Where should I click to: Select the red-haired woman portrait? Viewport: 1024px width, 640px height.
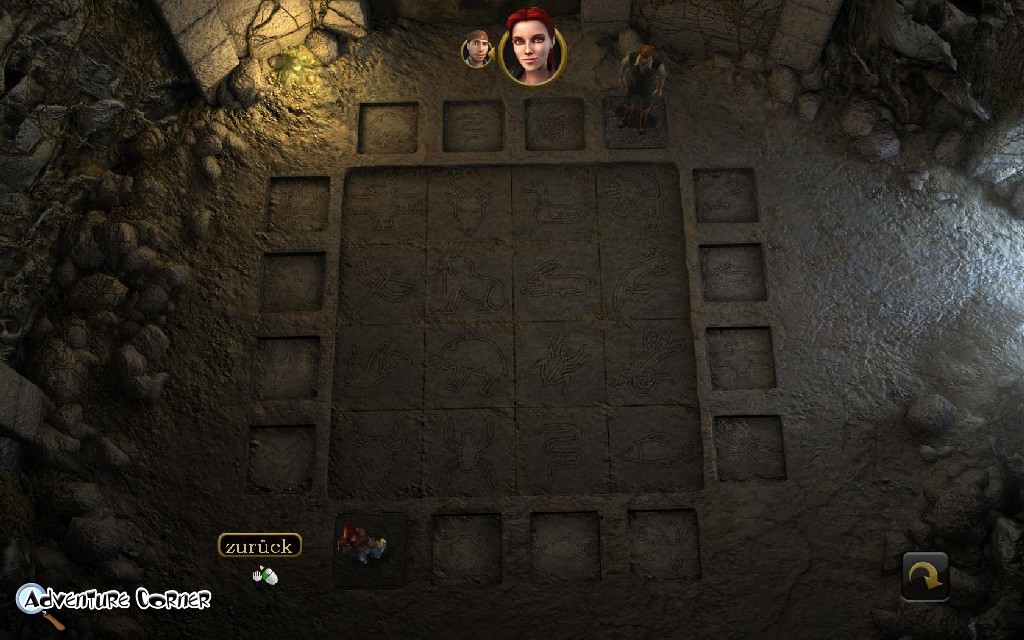(x=531, y=47)
